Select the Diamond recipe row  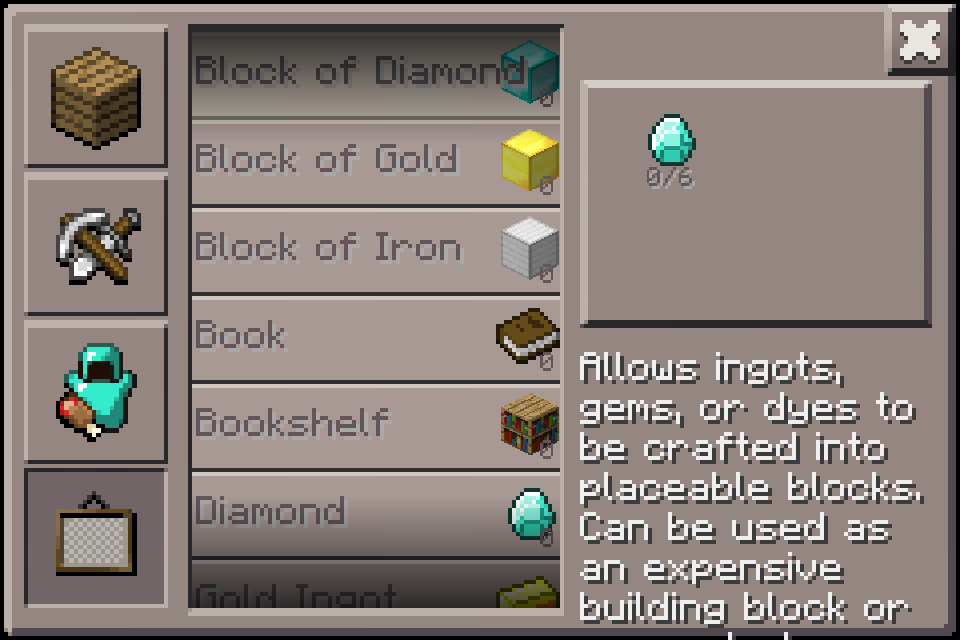pyautogui.click(x=375, y=514)
